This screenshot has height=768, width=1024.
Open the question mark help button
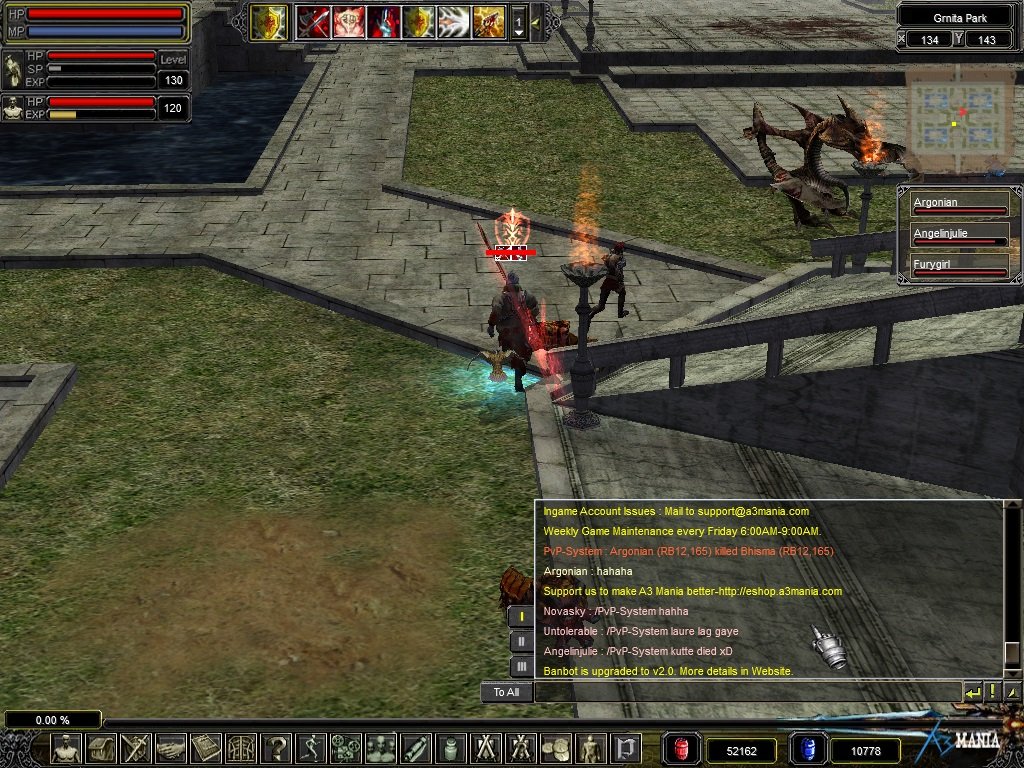tap(276, 747)
